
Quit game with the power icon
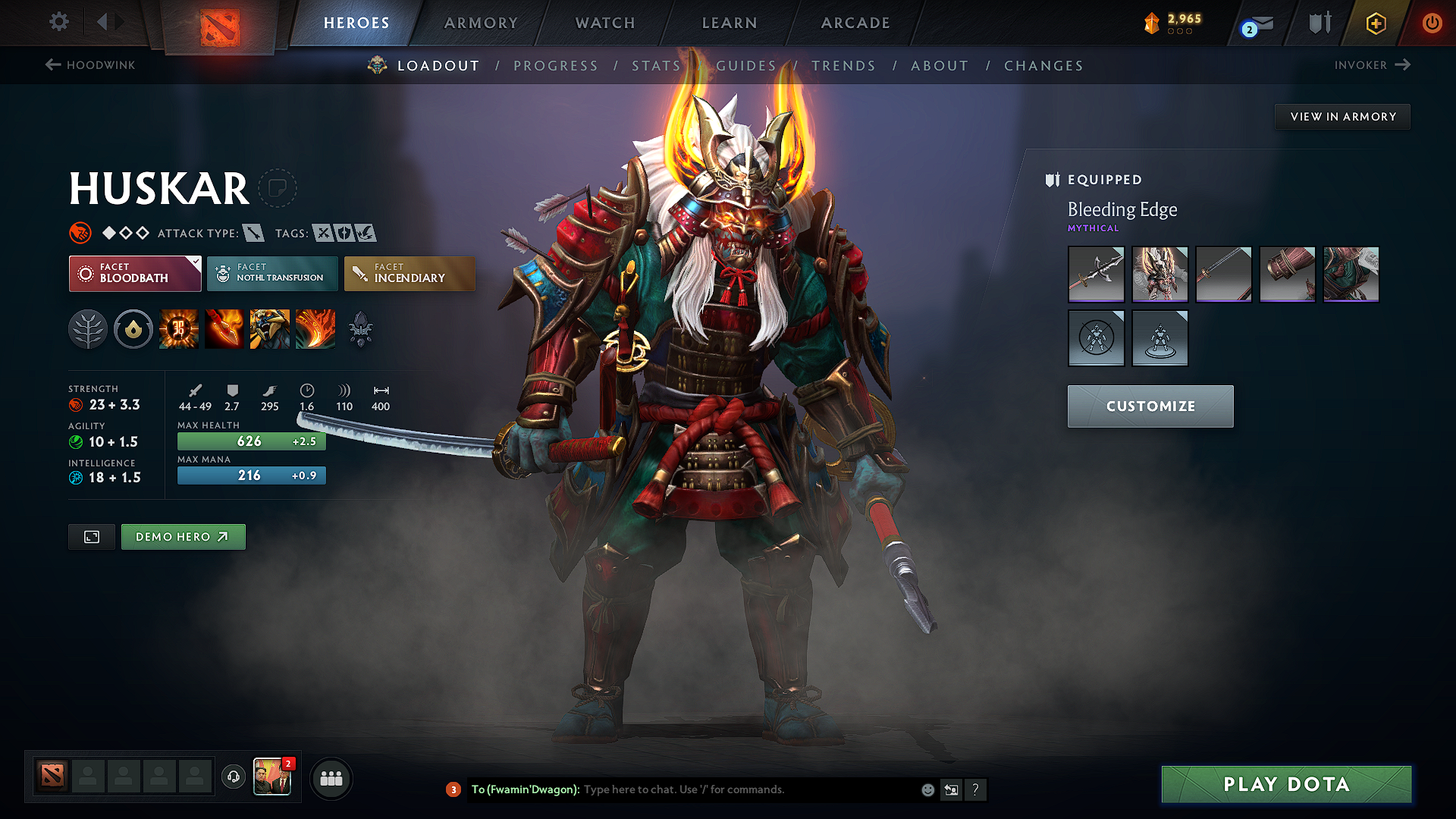[x=1431, y=23]
